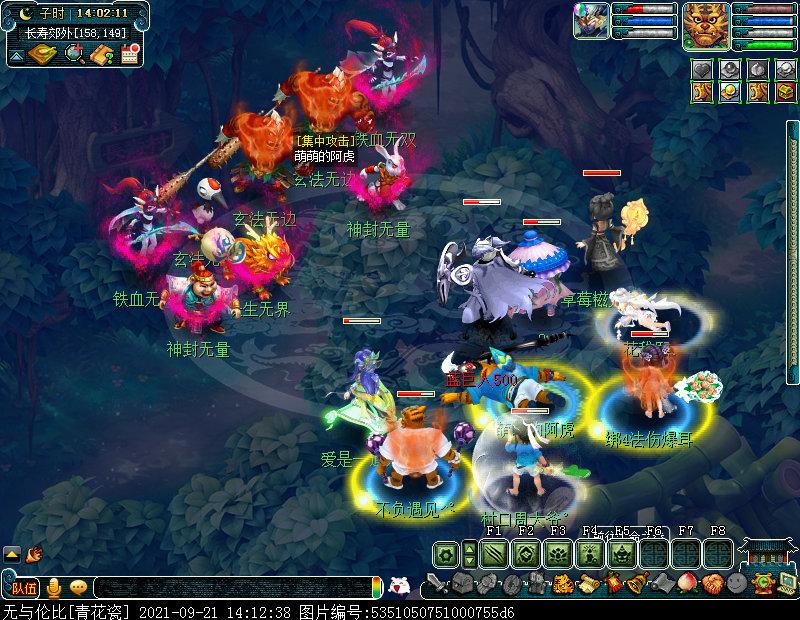Open the calendar events icon

pyautogui.click(x=129, y=54)
